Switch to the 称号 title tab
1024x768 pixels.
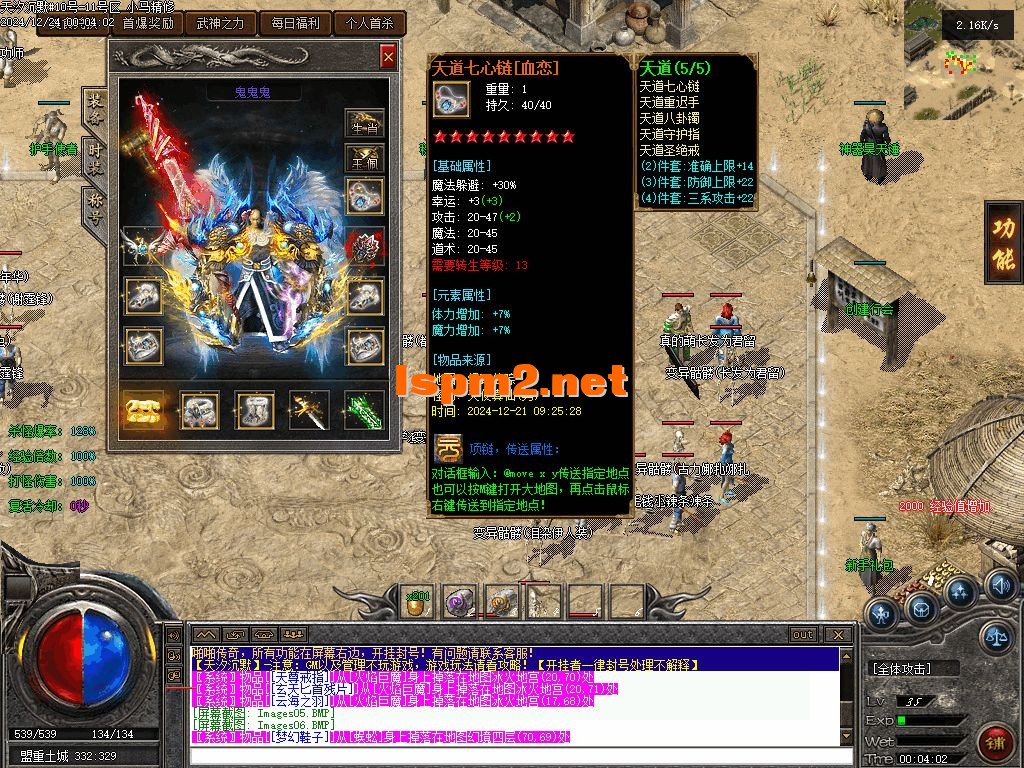point(95,210)
